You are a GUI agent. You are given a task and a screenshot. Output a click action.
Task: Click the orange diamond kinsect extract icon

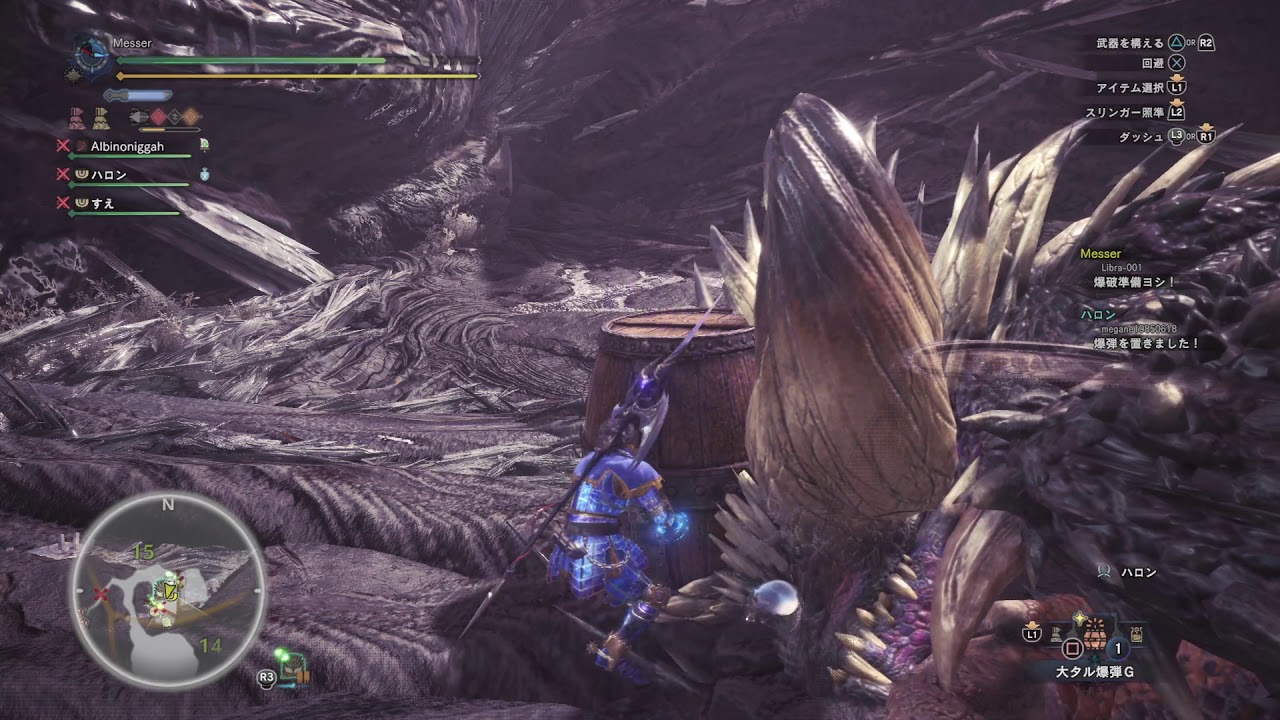pos(190,117)
